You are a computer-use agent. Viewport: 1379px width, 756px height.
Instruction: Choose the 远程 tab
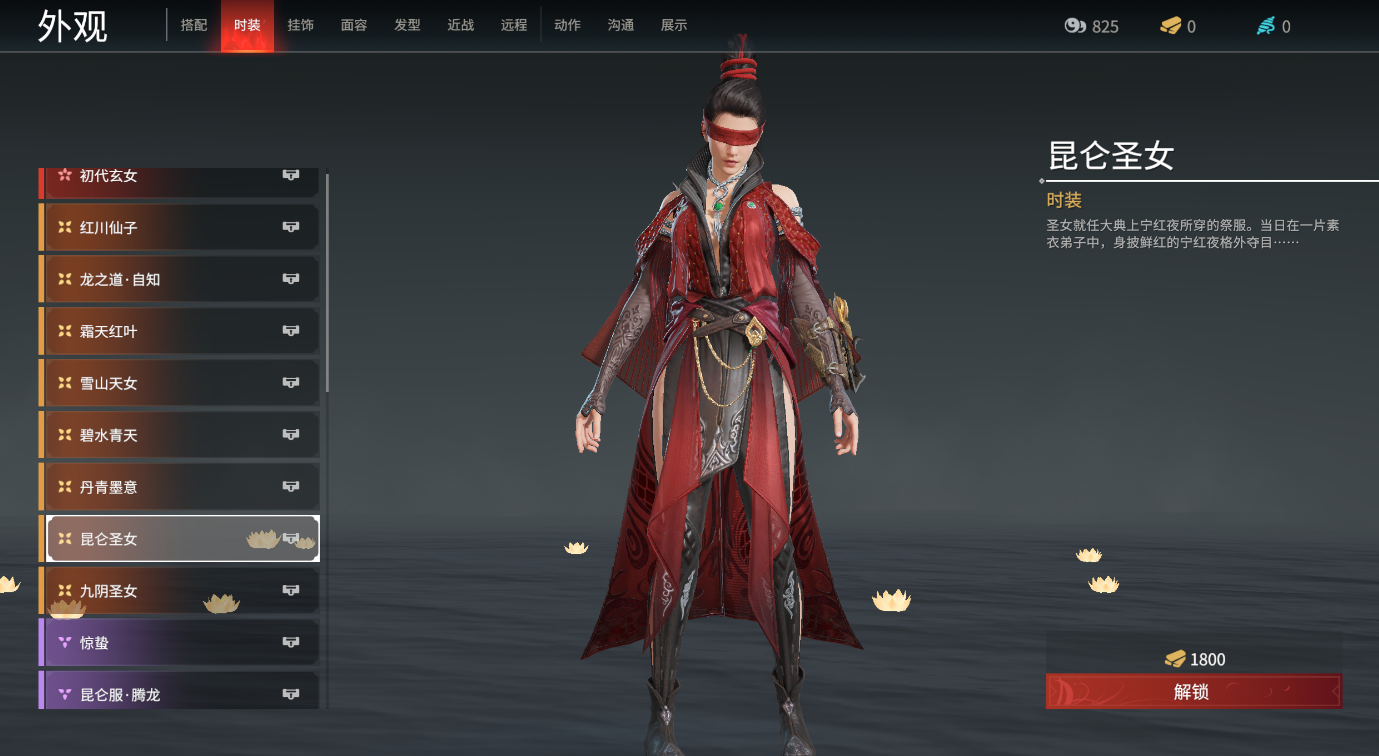coord(514,25)
